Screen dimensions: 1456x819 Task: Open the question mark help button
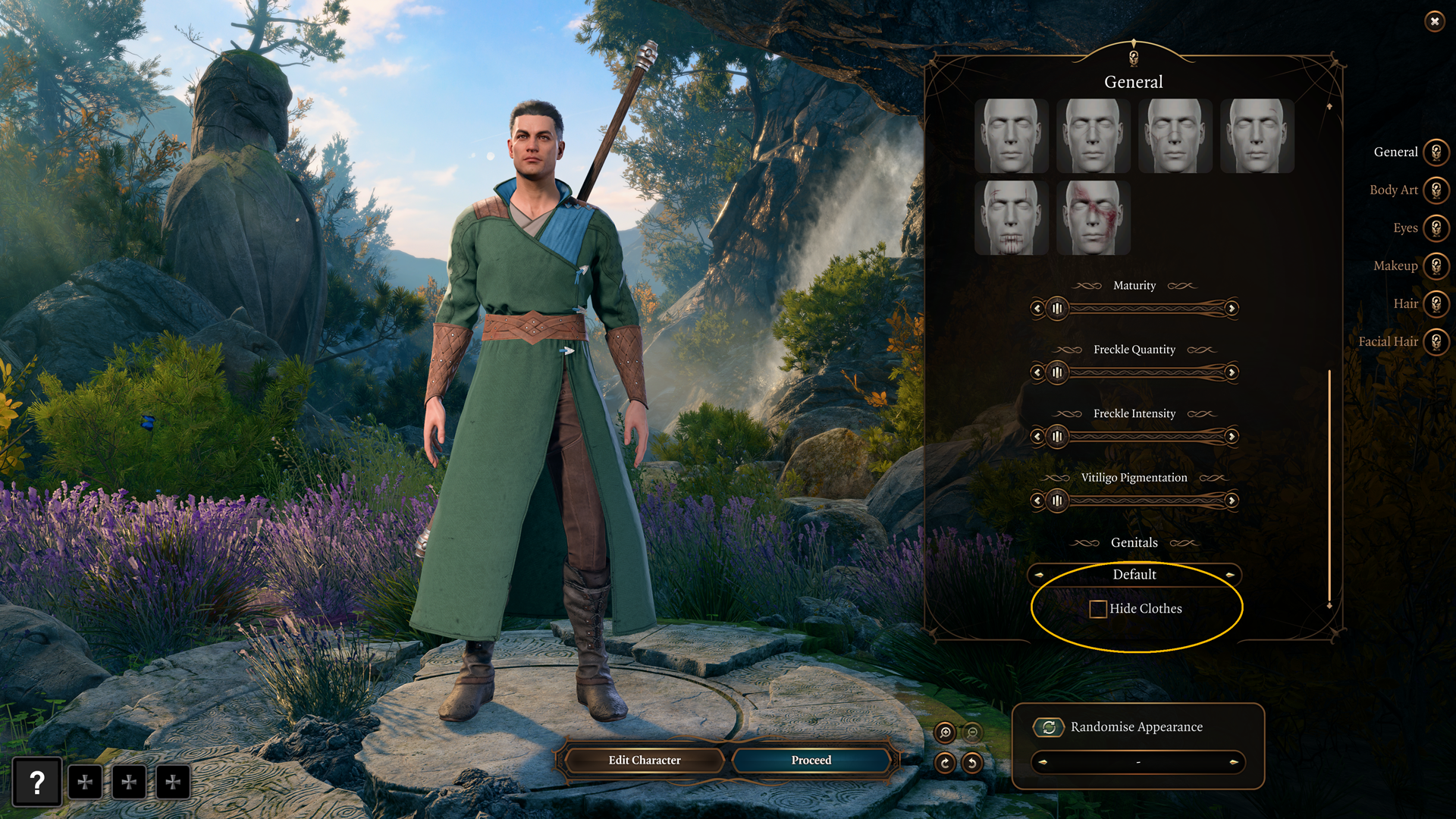tap(37, 782)
